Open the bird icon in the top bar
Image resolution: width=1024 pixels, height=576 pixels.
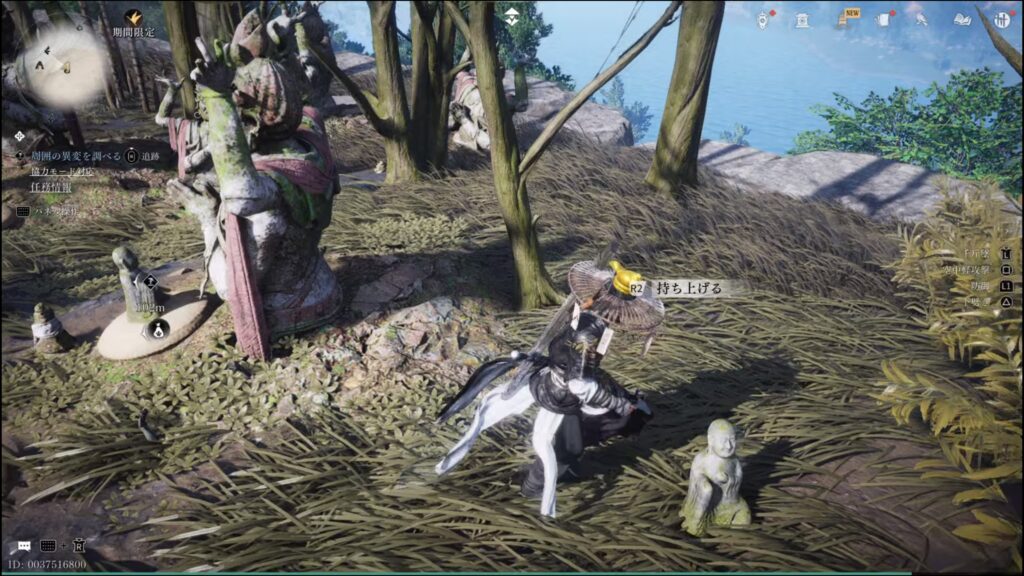coord(921,19)
